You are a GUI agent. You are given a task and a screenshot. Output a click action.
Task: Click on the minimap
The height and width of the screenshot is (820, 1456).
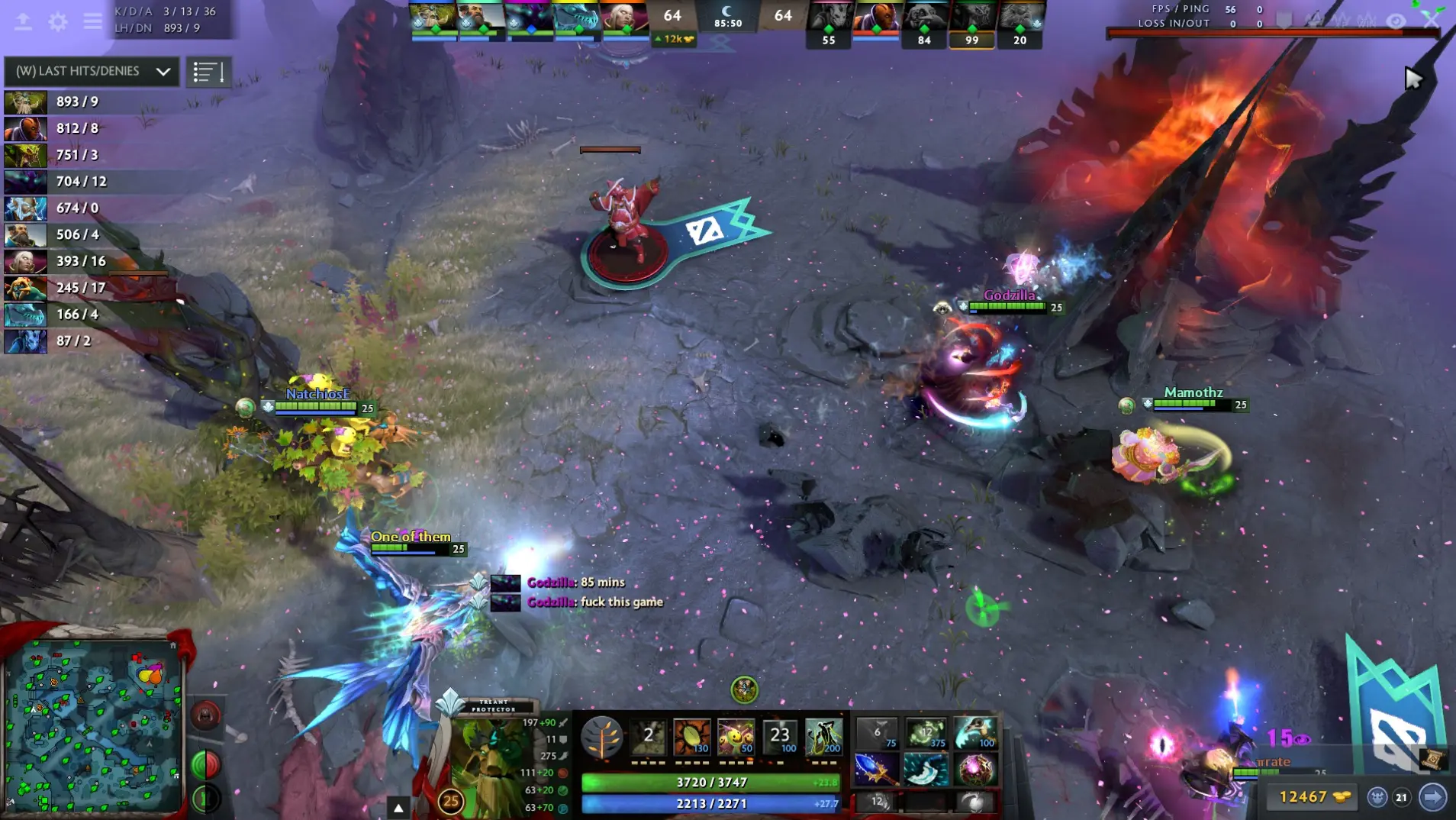[x=93, y=725]
